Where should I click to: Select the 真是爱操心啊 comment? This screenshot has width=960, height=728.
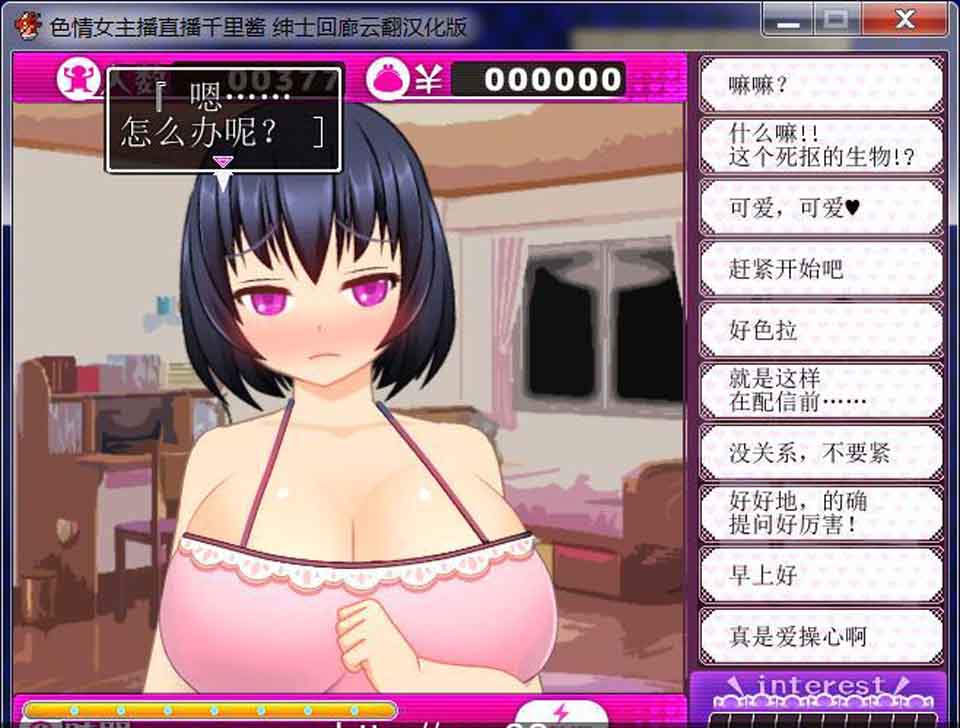[820, 635]
